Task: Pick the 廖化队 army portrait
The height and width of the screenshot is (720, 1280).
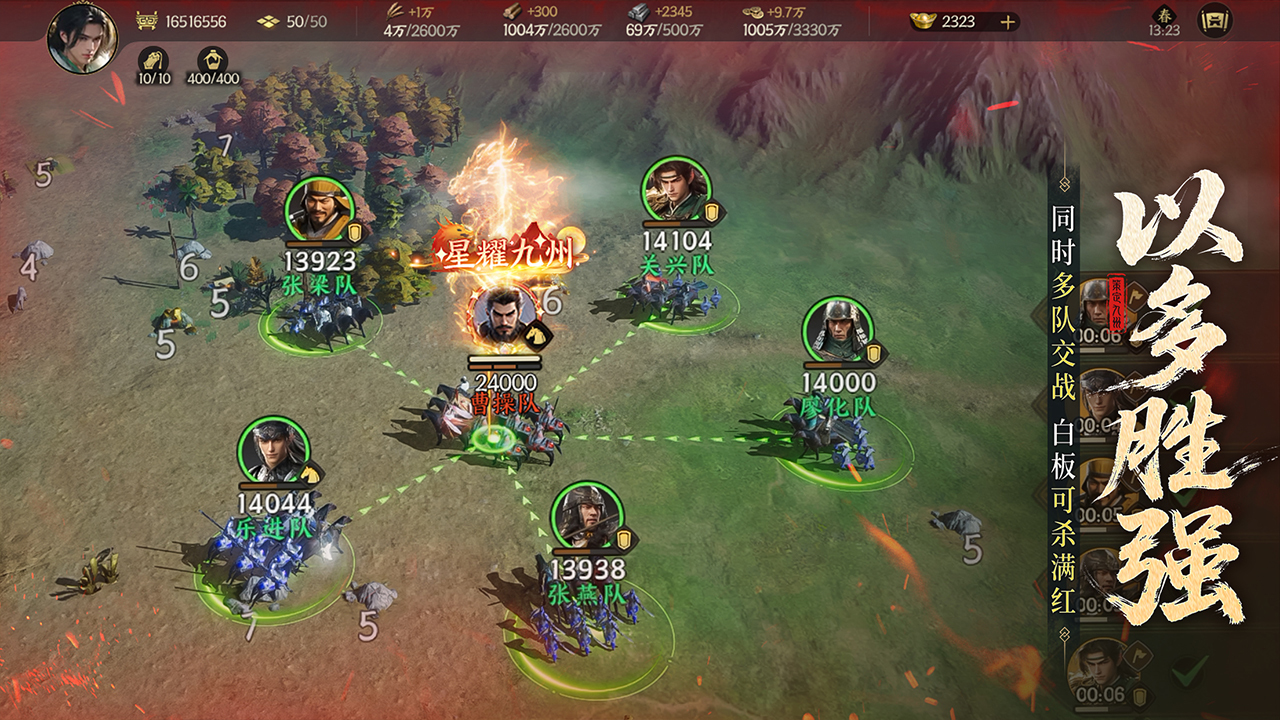Action: pos(838,331)
